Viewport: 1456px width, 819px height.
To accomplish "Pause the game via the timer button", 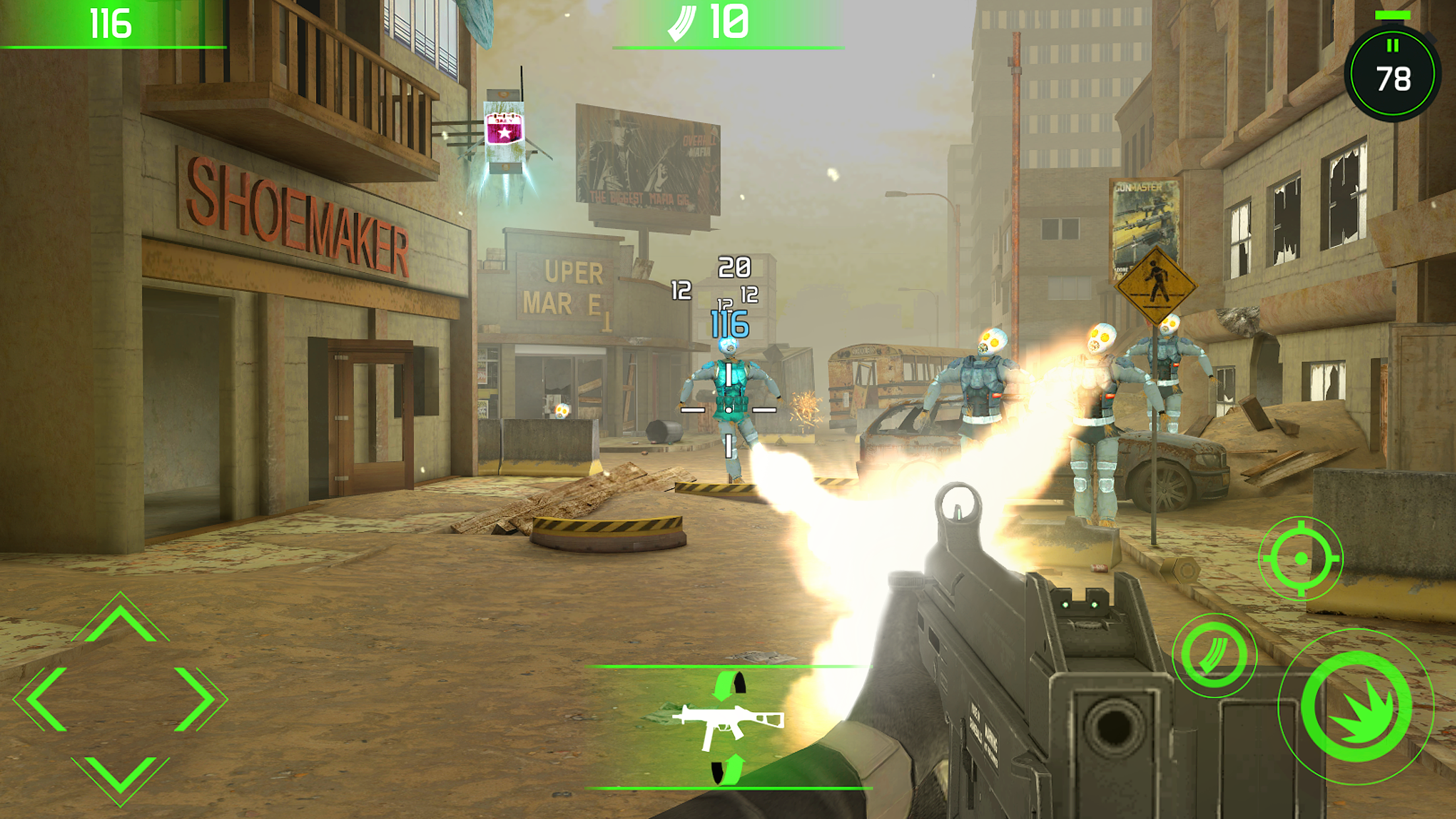I will (x=1392, y=73).
